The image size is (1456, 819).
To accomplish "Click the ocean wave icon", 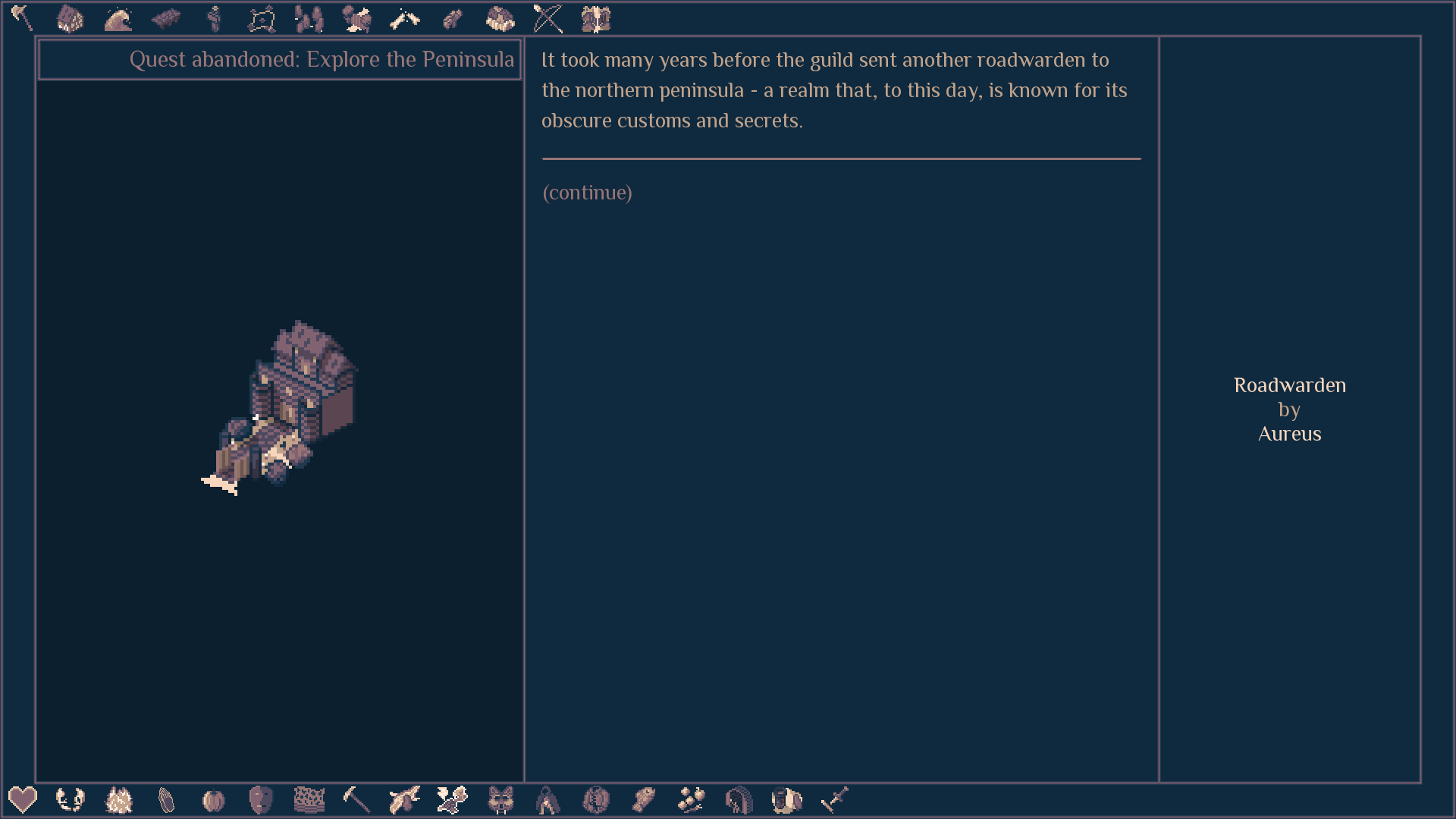I will coord(118,19).
